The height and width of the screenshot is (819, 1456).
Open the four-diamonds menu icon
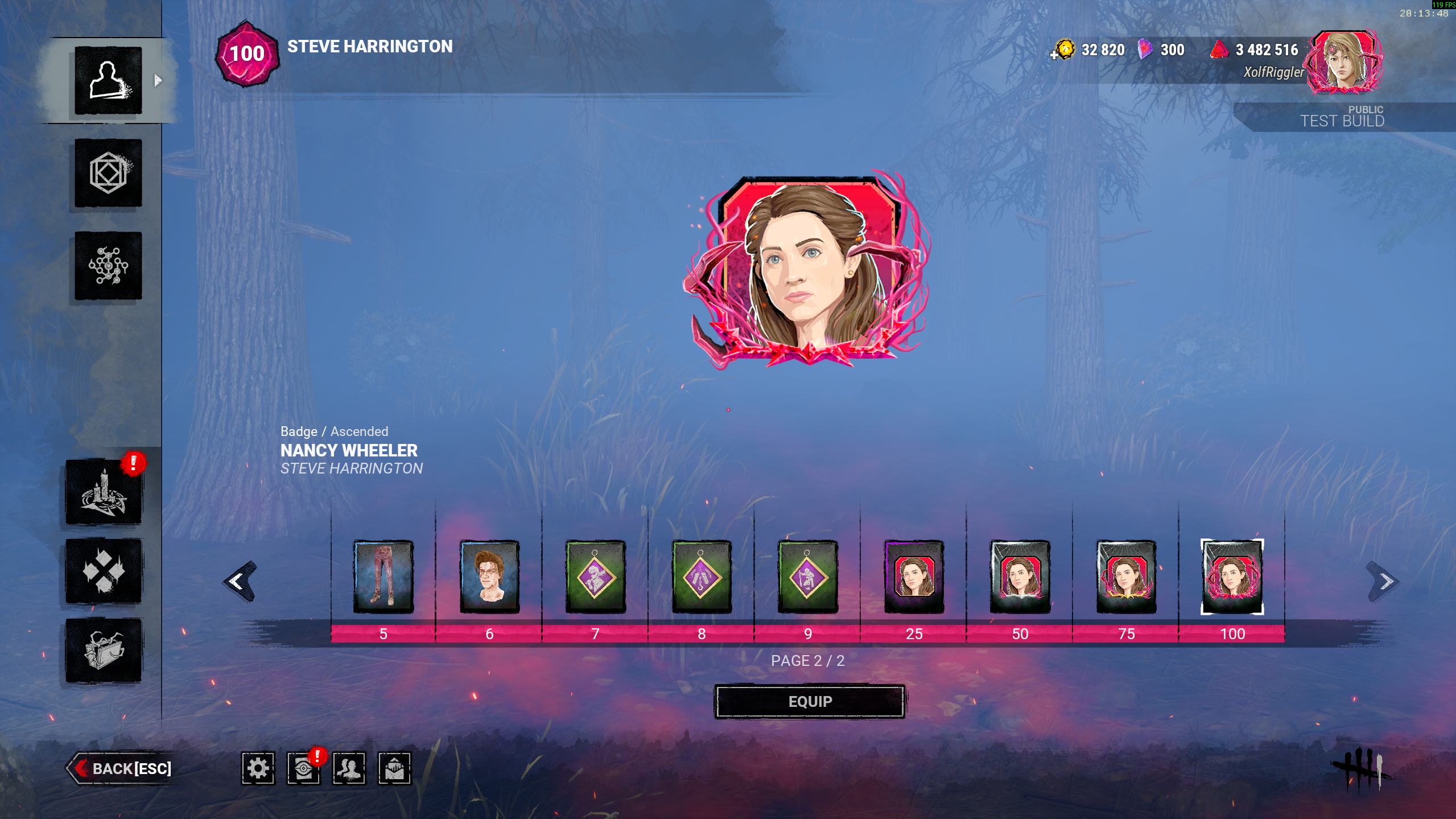coord(104,571)
